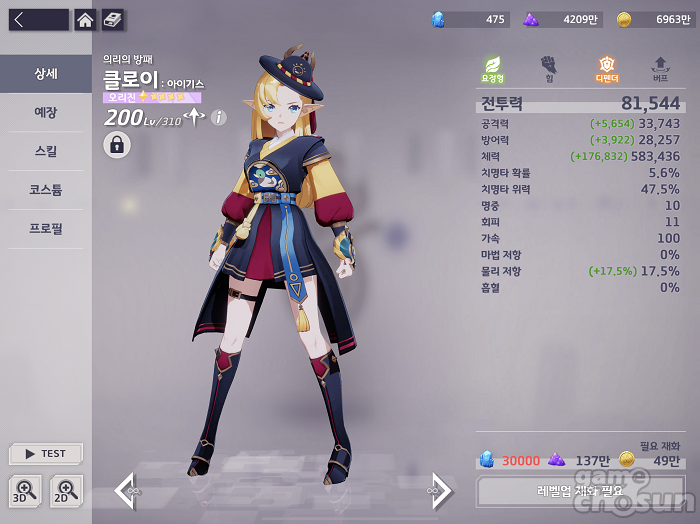Viewport: 700px width, 524px height.
Task: Click the 레벨업 재화 필요 button
Action: (580, 491)
